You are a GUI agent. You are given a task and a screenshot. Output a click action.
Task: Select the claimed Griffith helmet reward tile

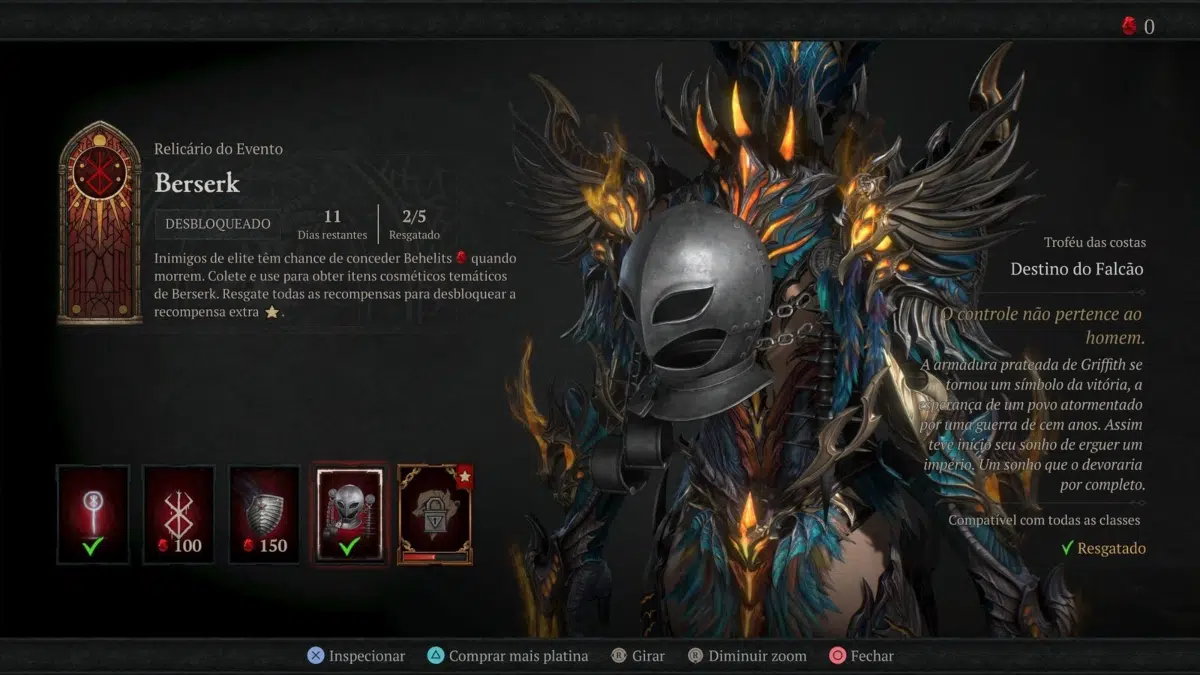pyautogui.click(x=349, y=514)
